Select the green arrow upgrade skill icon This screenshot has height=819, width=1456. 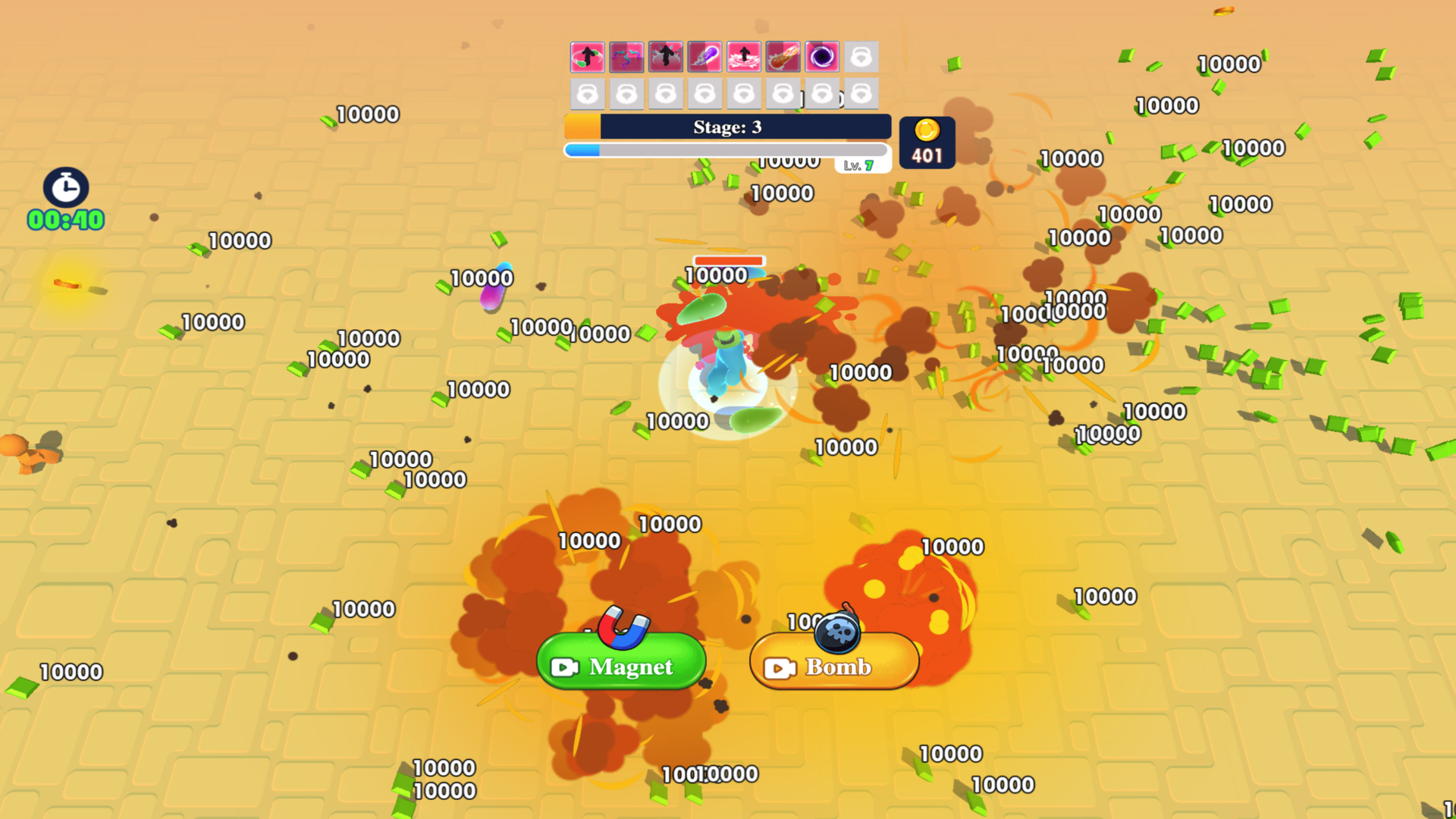[588, 57]
